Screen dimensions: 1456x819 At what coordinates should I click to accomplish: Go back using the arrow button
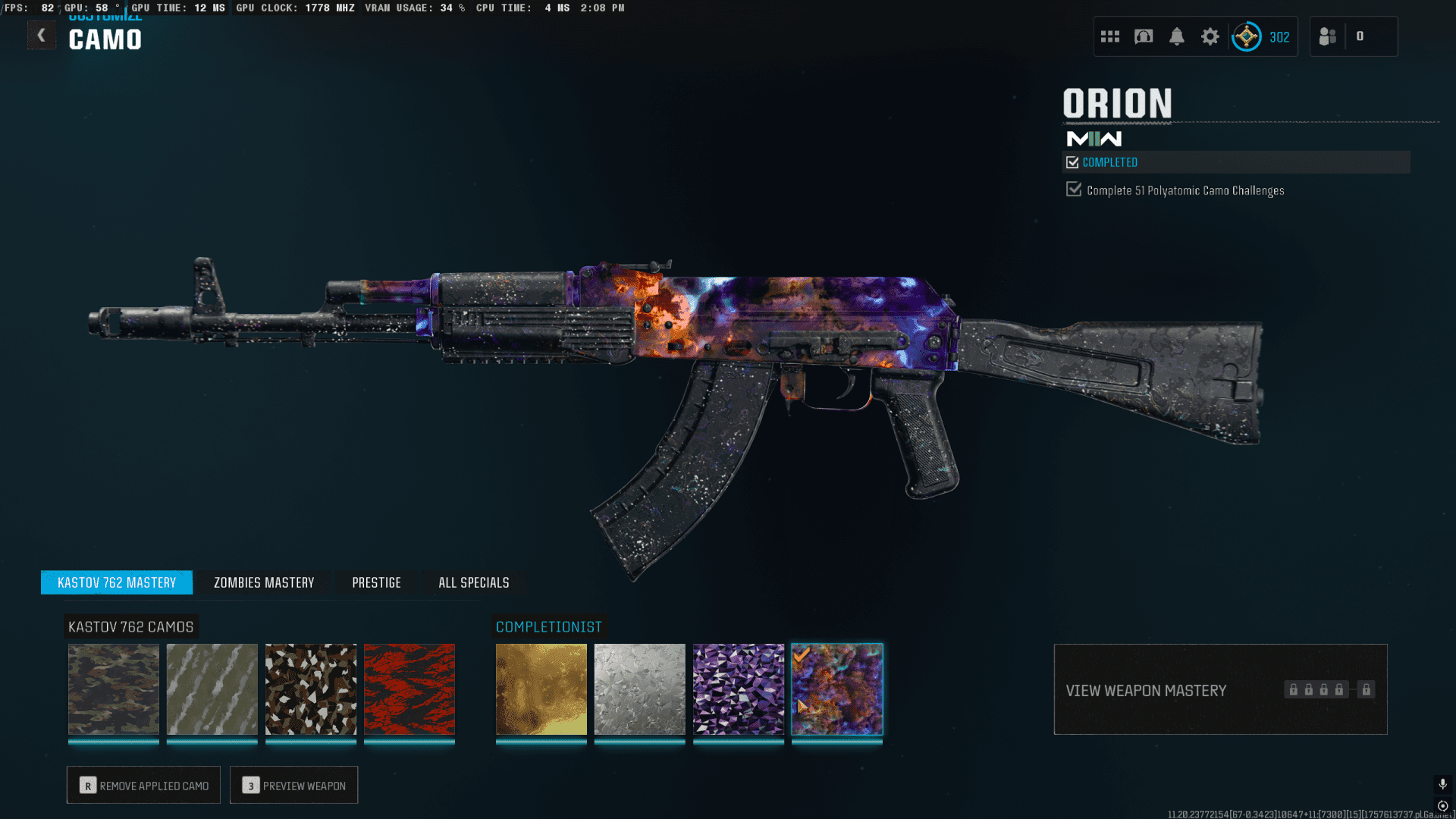(42, 35)
